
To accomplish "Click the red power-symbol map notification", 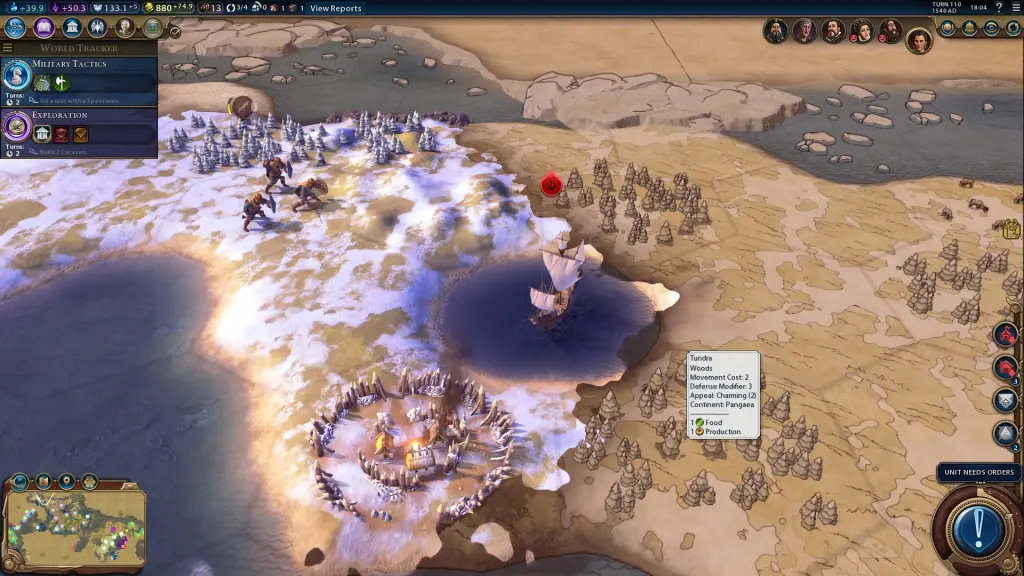I will tap(550, 184).
